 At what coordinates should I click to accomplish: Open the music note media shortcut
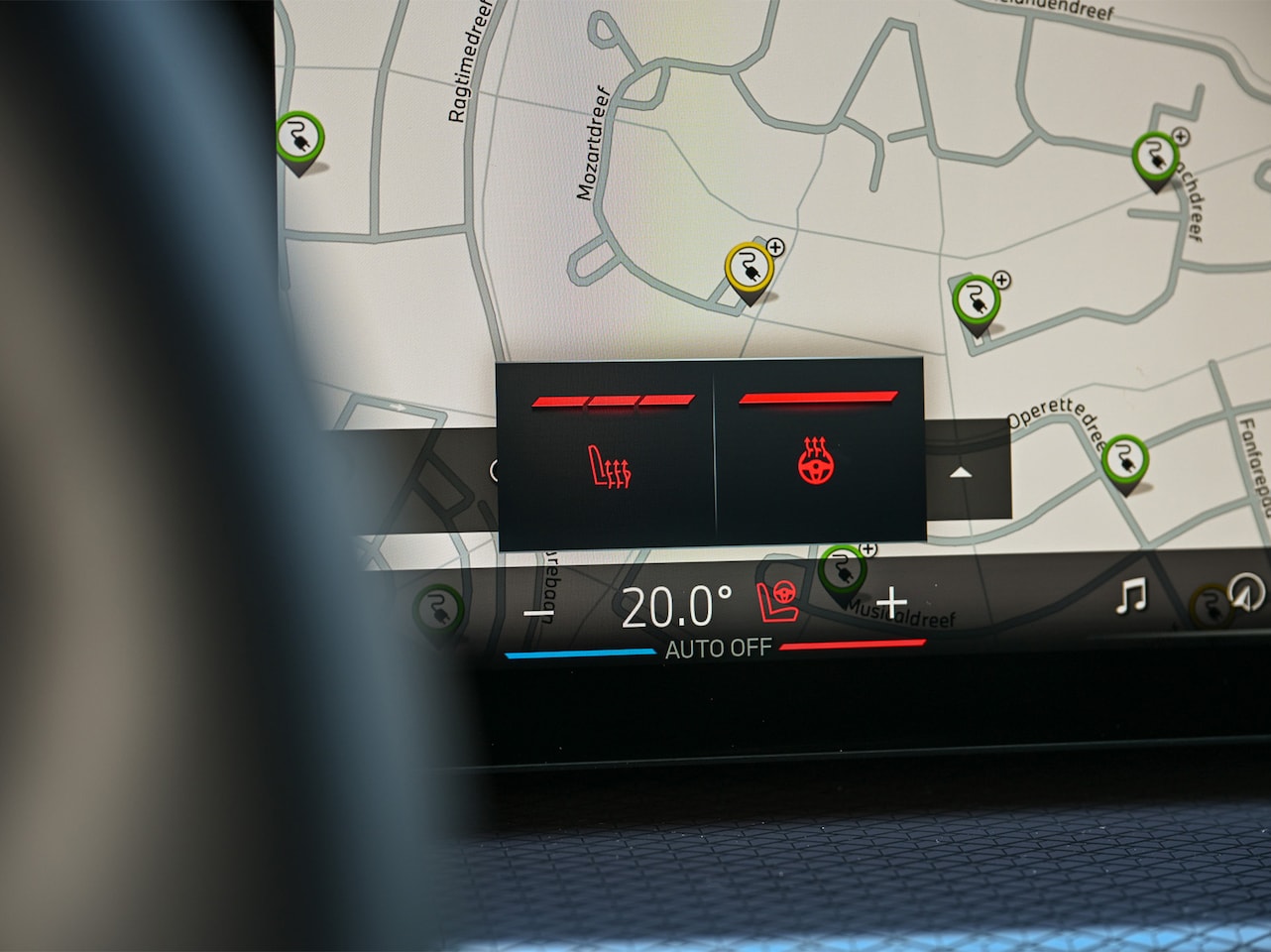[1131, 596]
